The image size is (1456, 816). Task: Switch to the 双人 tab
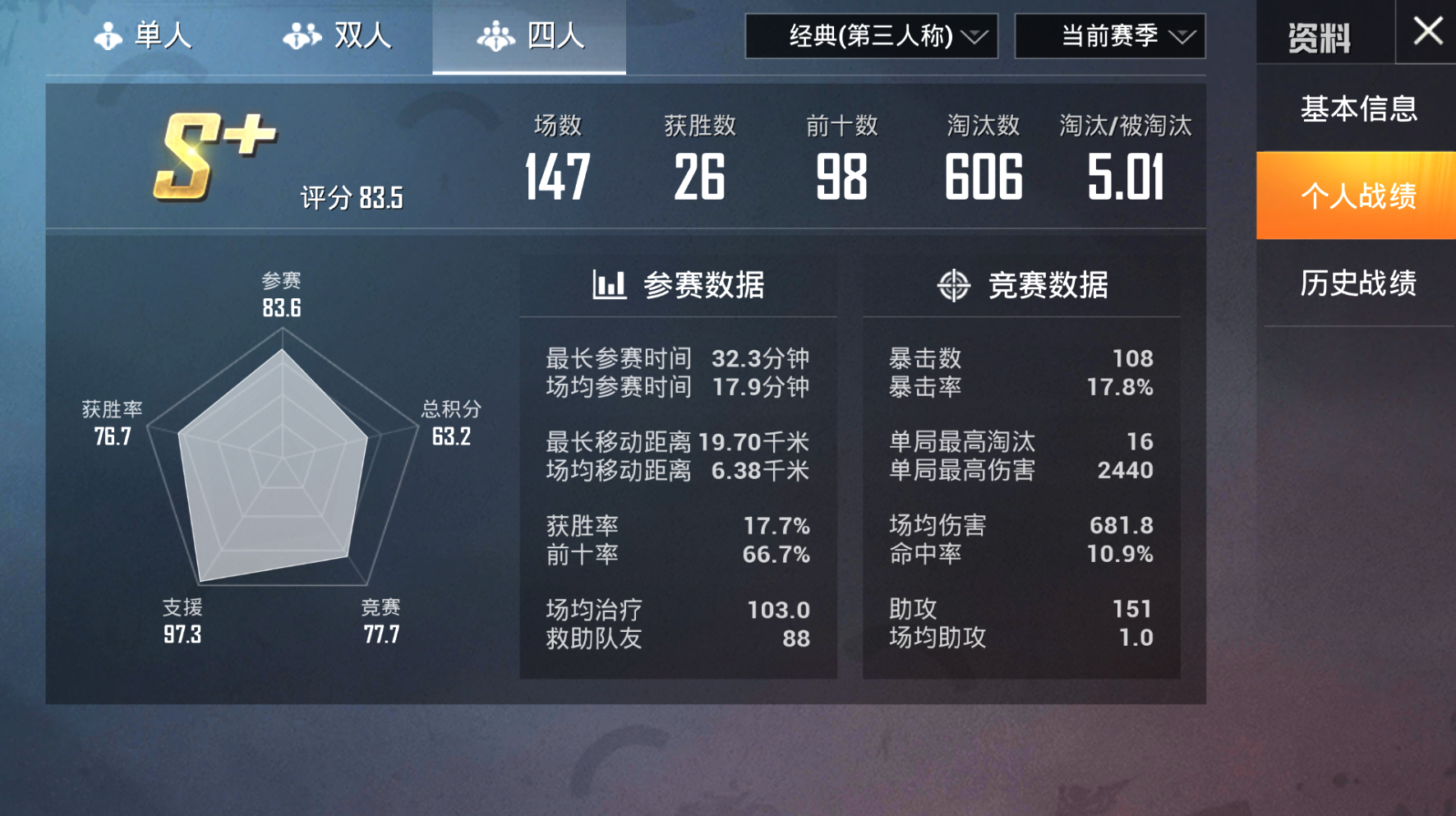coord(337,35)
